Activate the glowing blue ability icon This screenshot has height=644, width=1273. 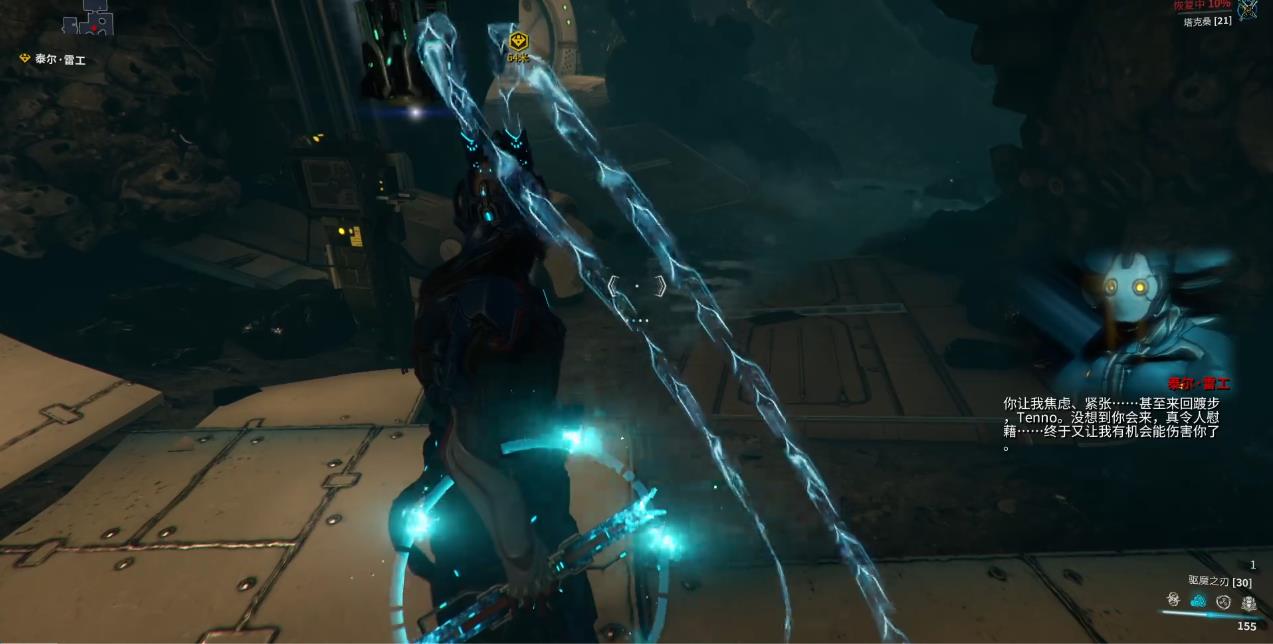(1198, 601)
